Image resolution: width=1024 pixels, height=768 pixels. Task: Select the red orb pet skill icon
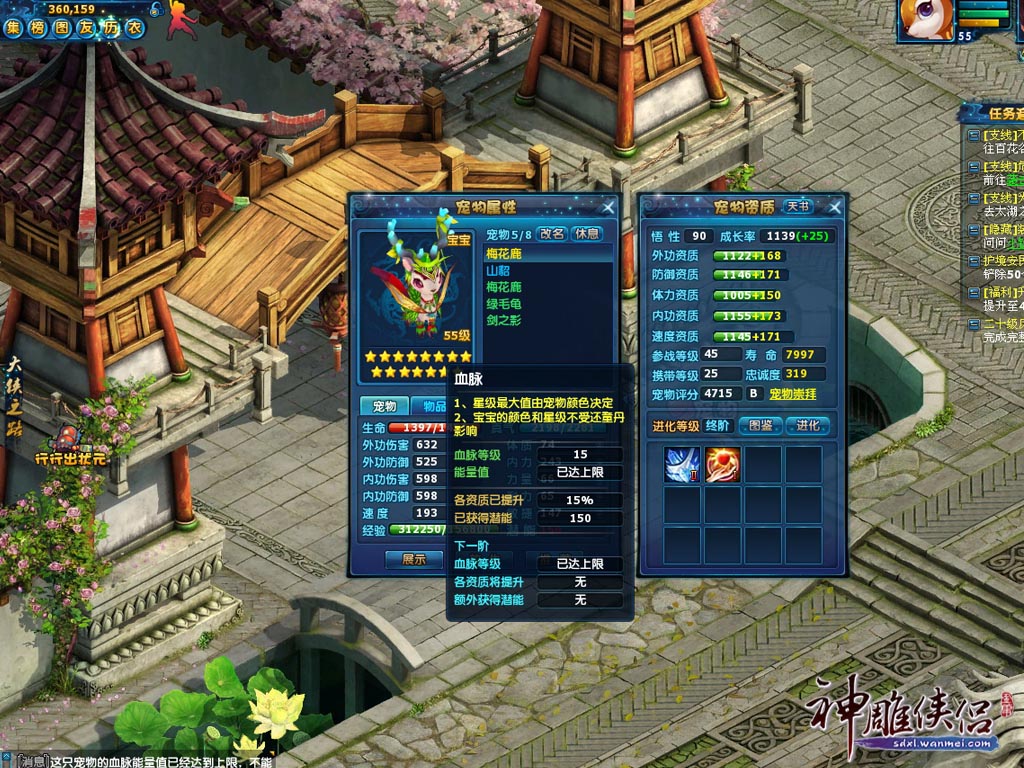(x=722, y=464)
